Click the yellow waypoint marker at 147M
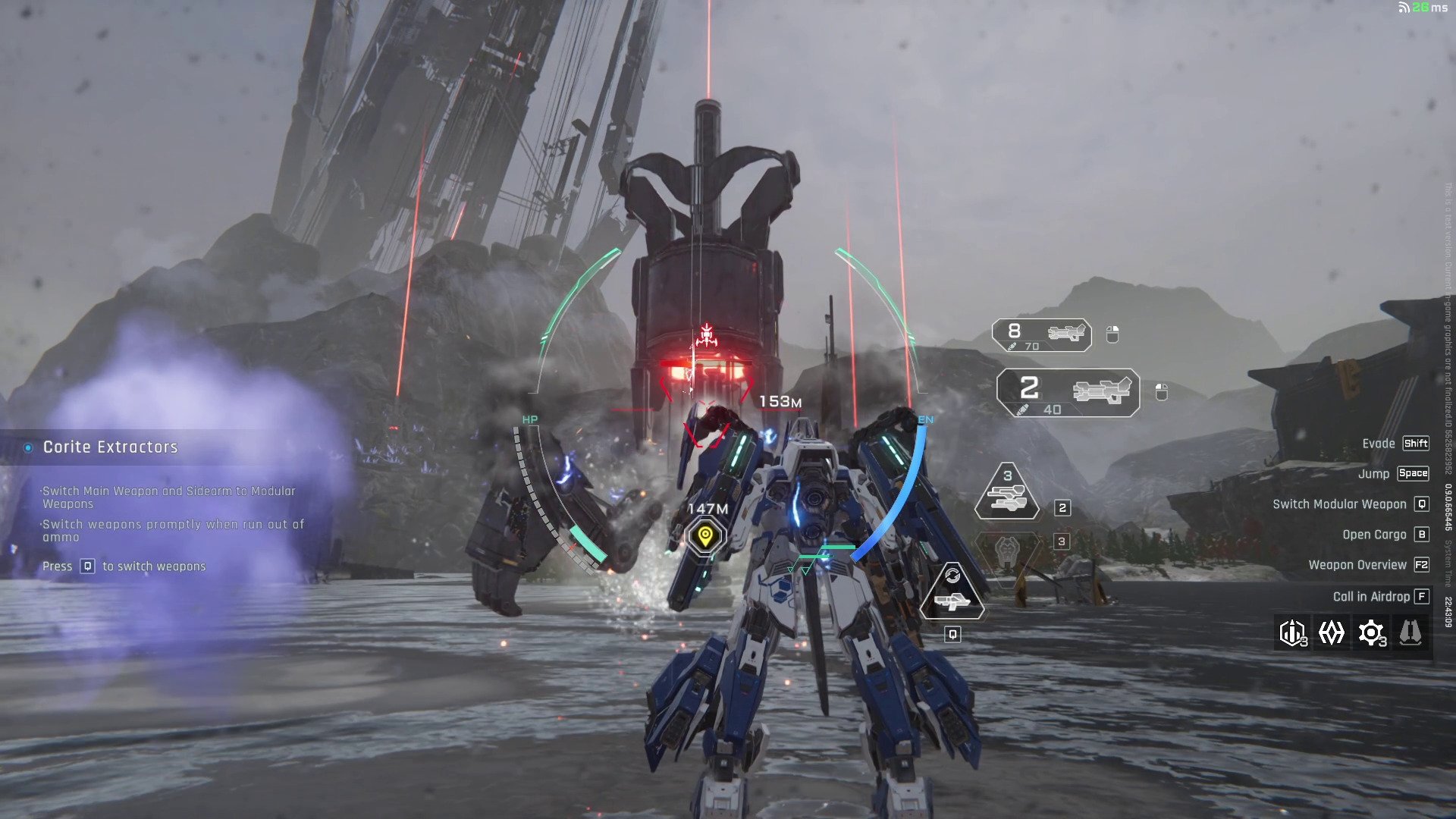Image resolution: width=1456 pixels, height=819 pixels. point(705,537)
